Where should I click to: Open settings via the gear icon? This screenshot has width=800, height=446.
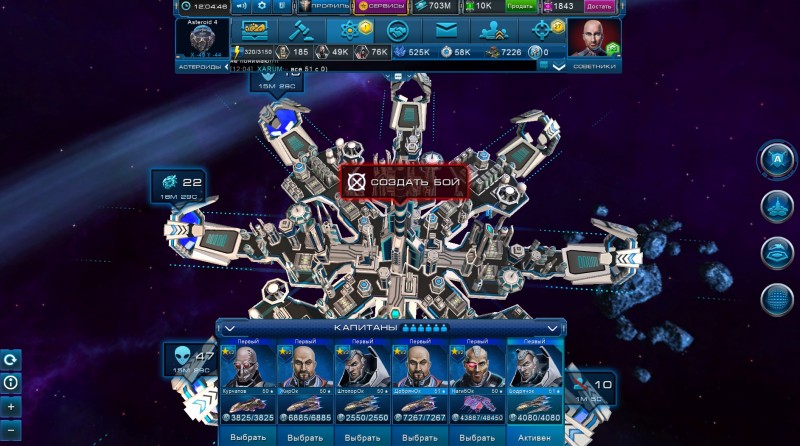coord(262,6)
